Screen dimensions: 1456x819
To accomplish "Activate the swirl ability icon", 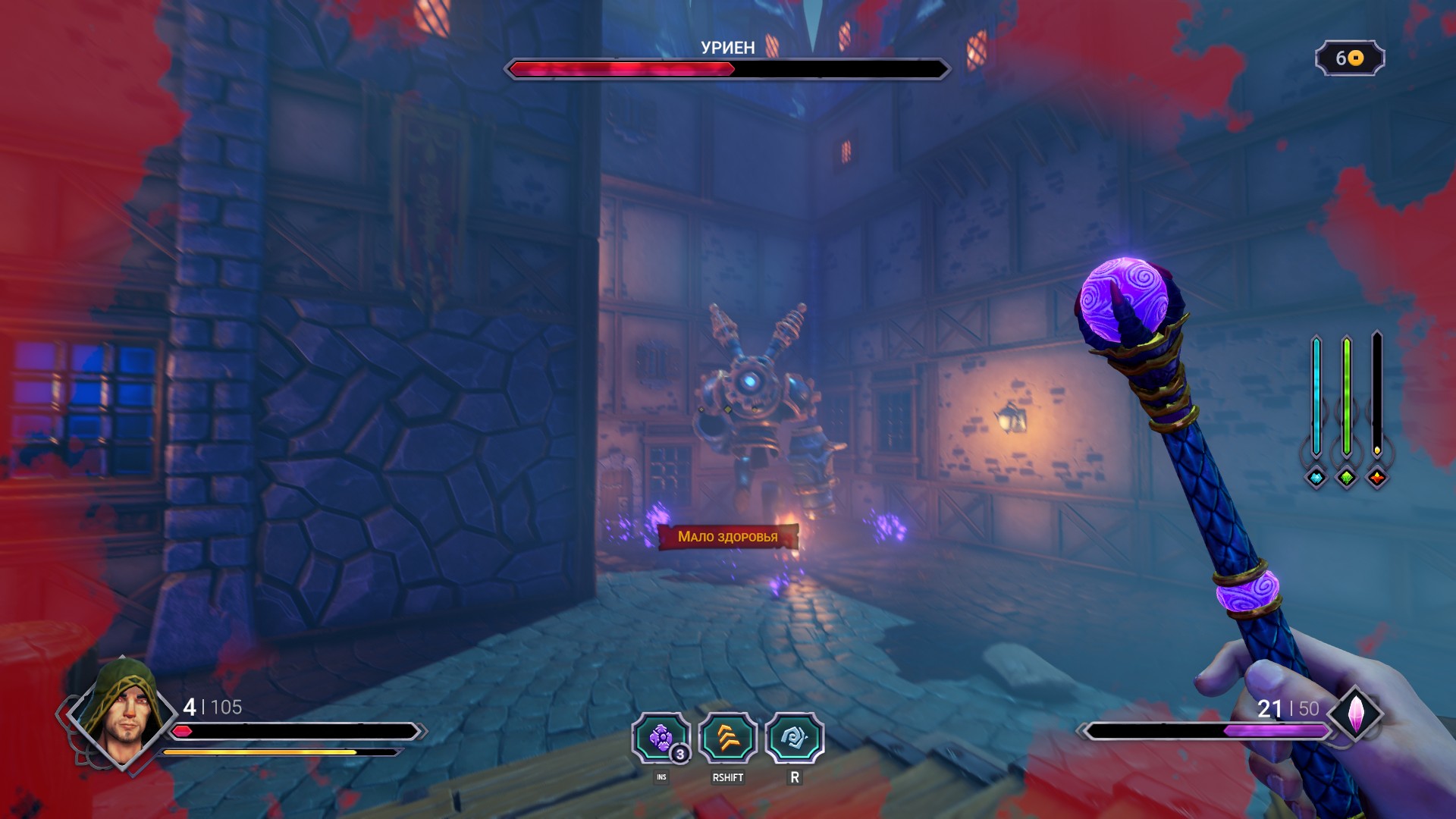I will 794,738.
